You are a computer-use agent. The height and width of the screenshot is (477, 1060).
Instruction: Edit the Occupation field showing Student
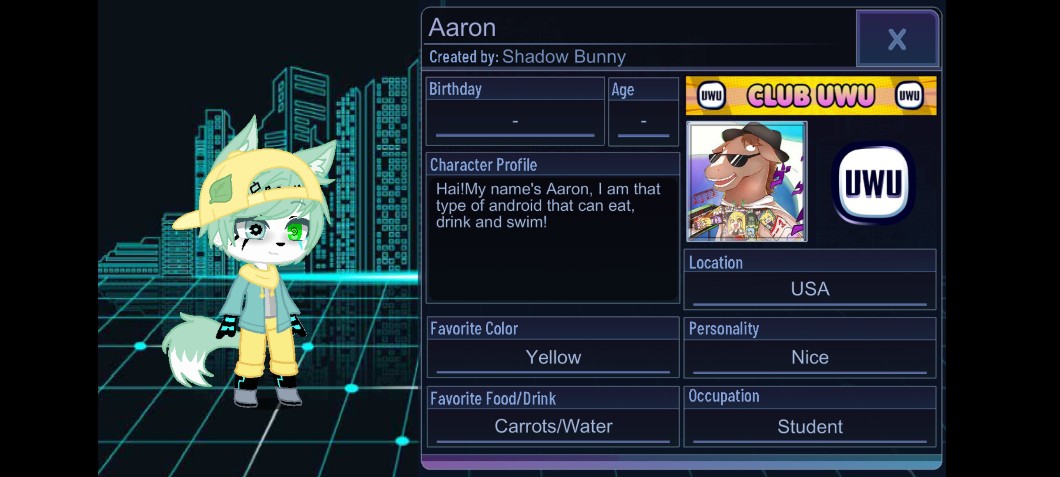[x=810, y=426]
